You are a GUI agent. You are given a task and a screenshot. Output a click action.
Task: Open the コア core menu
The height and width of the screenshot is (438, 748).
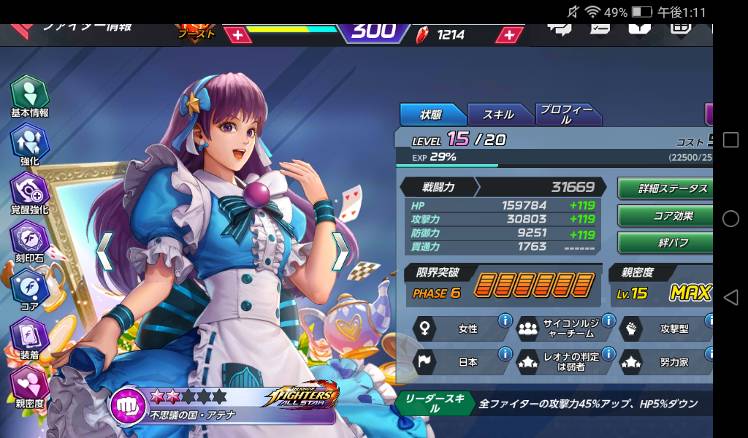pyautogui.click(x=28, y=288)
